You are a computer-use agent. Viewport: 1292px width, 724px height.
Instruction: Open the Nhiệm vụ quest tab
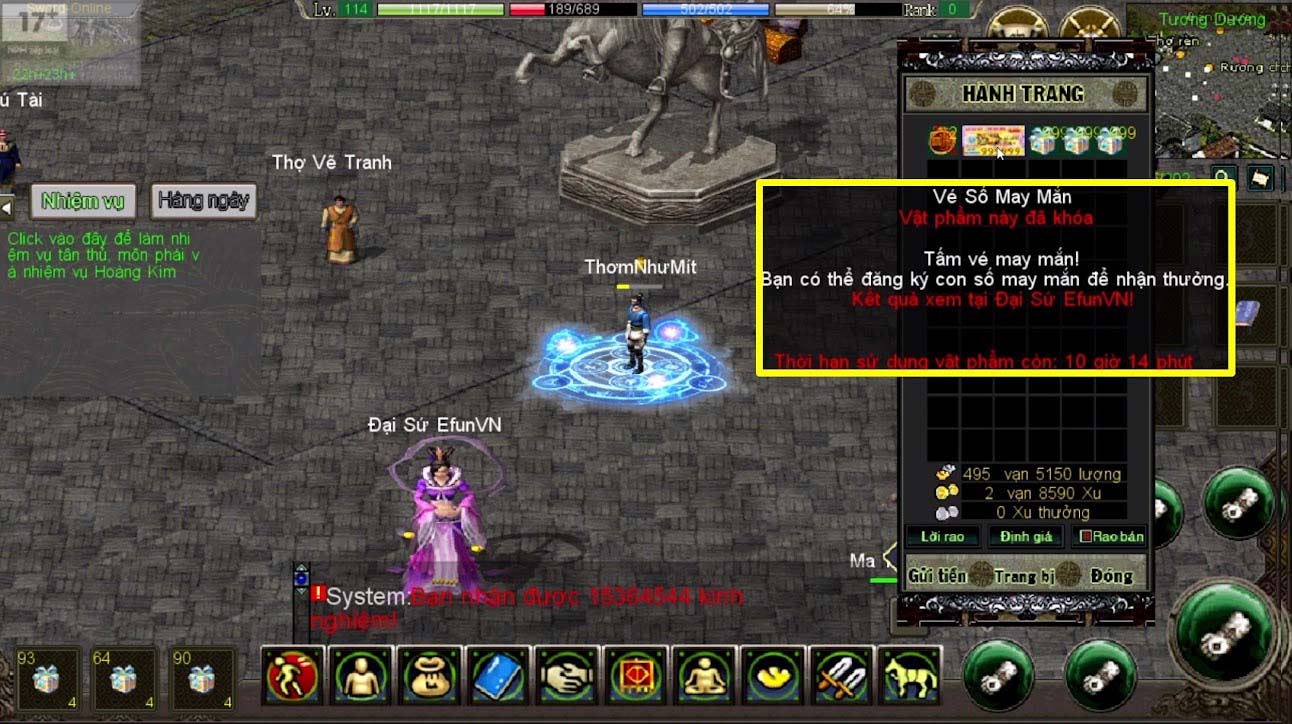click(83, 201)
